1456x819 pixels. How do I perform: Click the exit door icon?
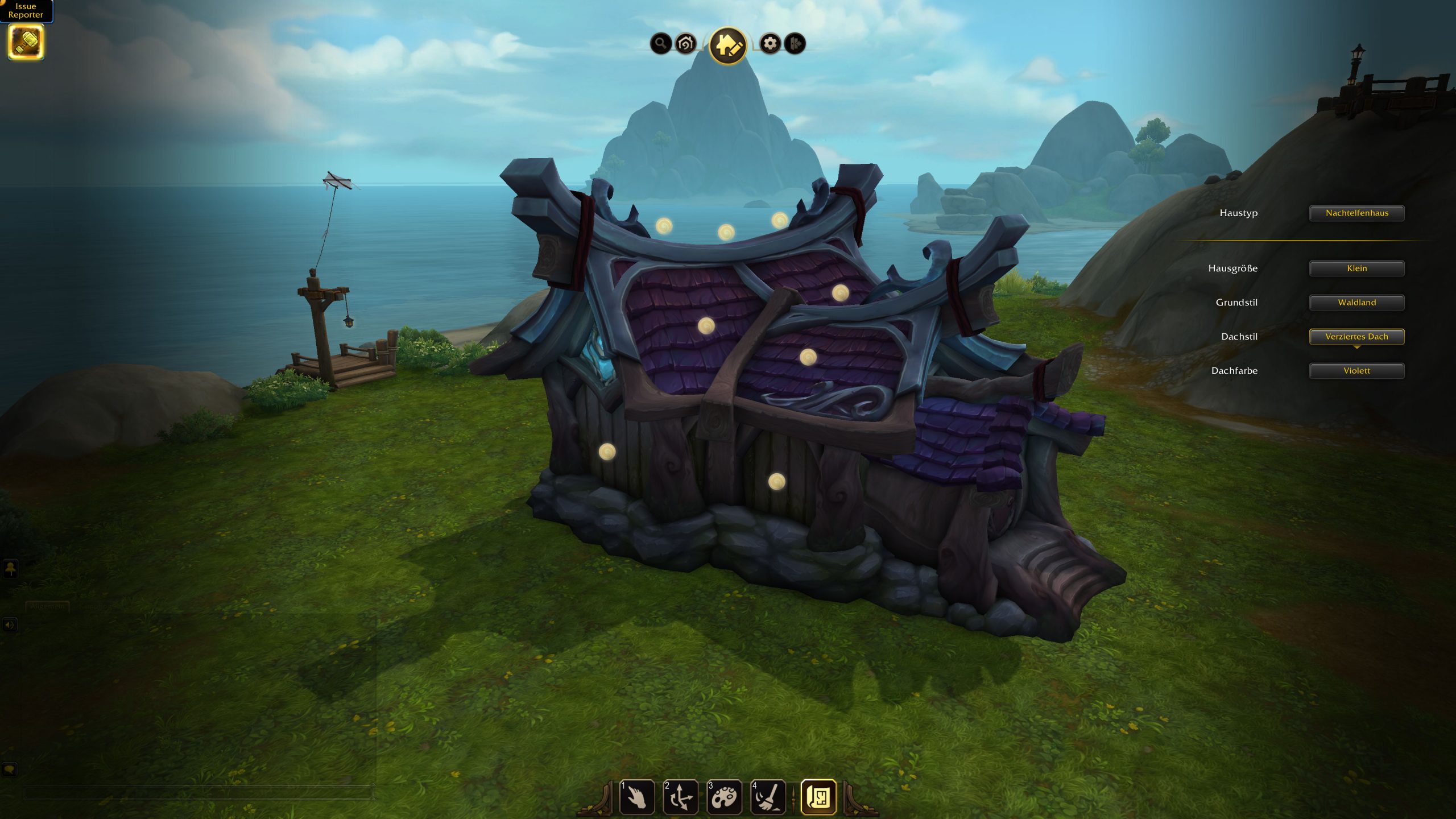[795, 43]
